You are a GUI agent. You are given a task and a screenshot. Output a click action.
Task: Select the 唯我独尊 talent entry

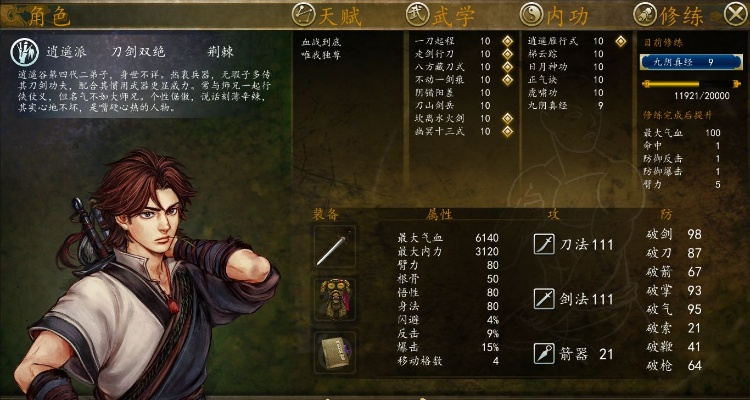pyautogui.click(x=323, y=55)
